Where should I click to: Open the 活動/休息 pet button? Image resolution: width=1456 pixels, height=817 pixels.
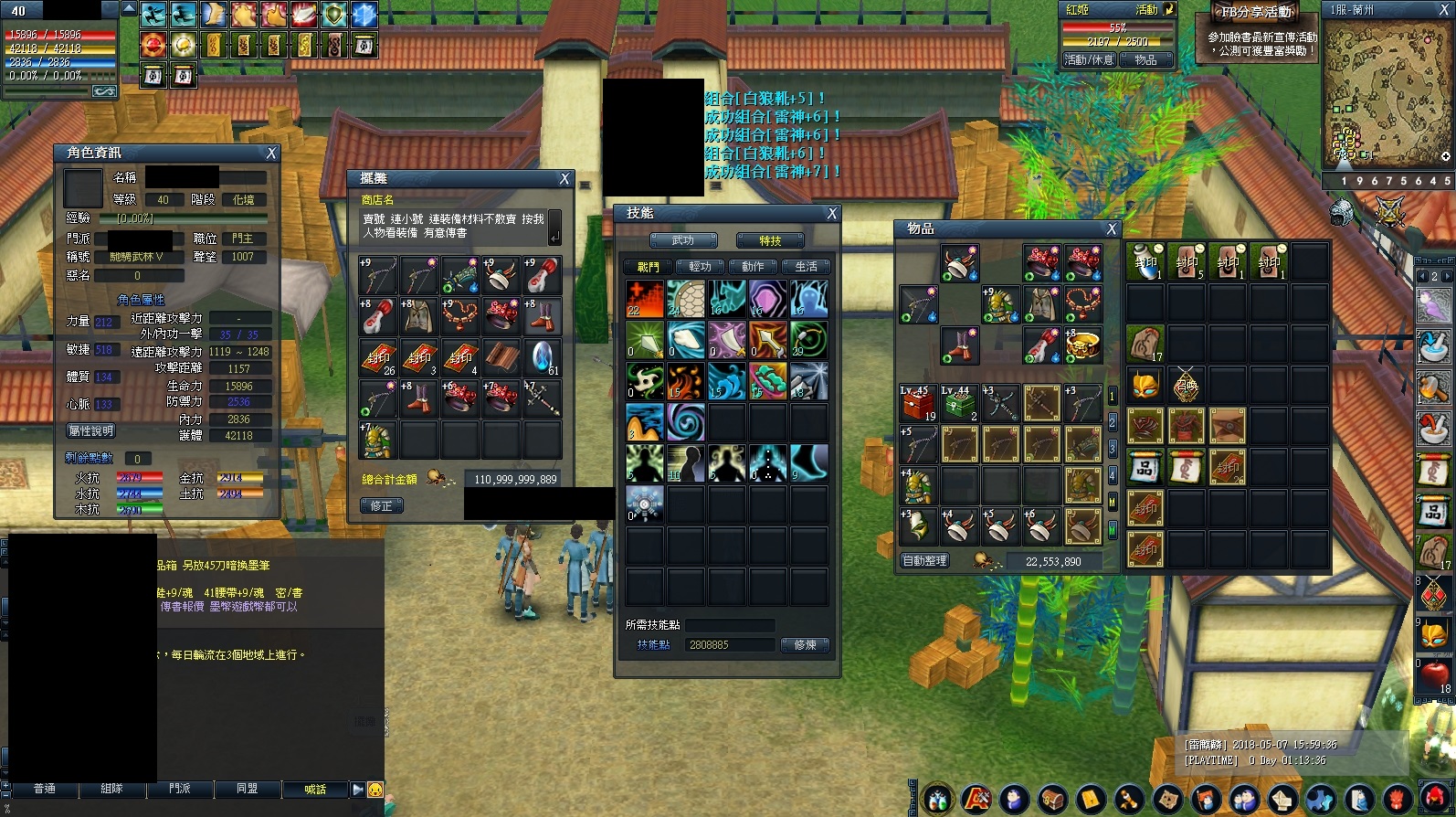(1089, 60)
